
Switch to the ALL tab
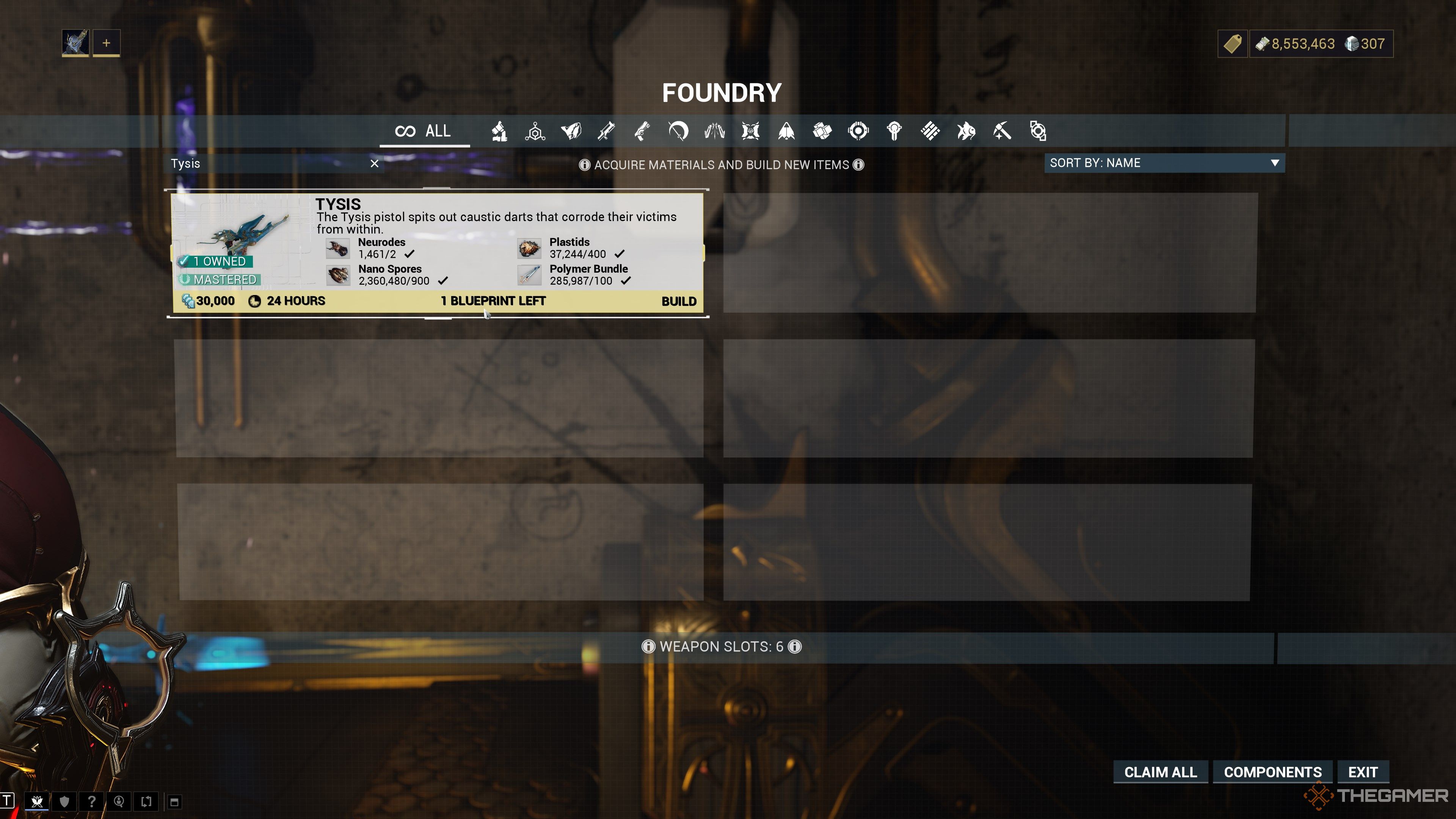(424, 130)
